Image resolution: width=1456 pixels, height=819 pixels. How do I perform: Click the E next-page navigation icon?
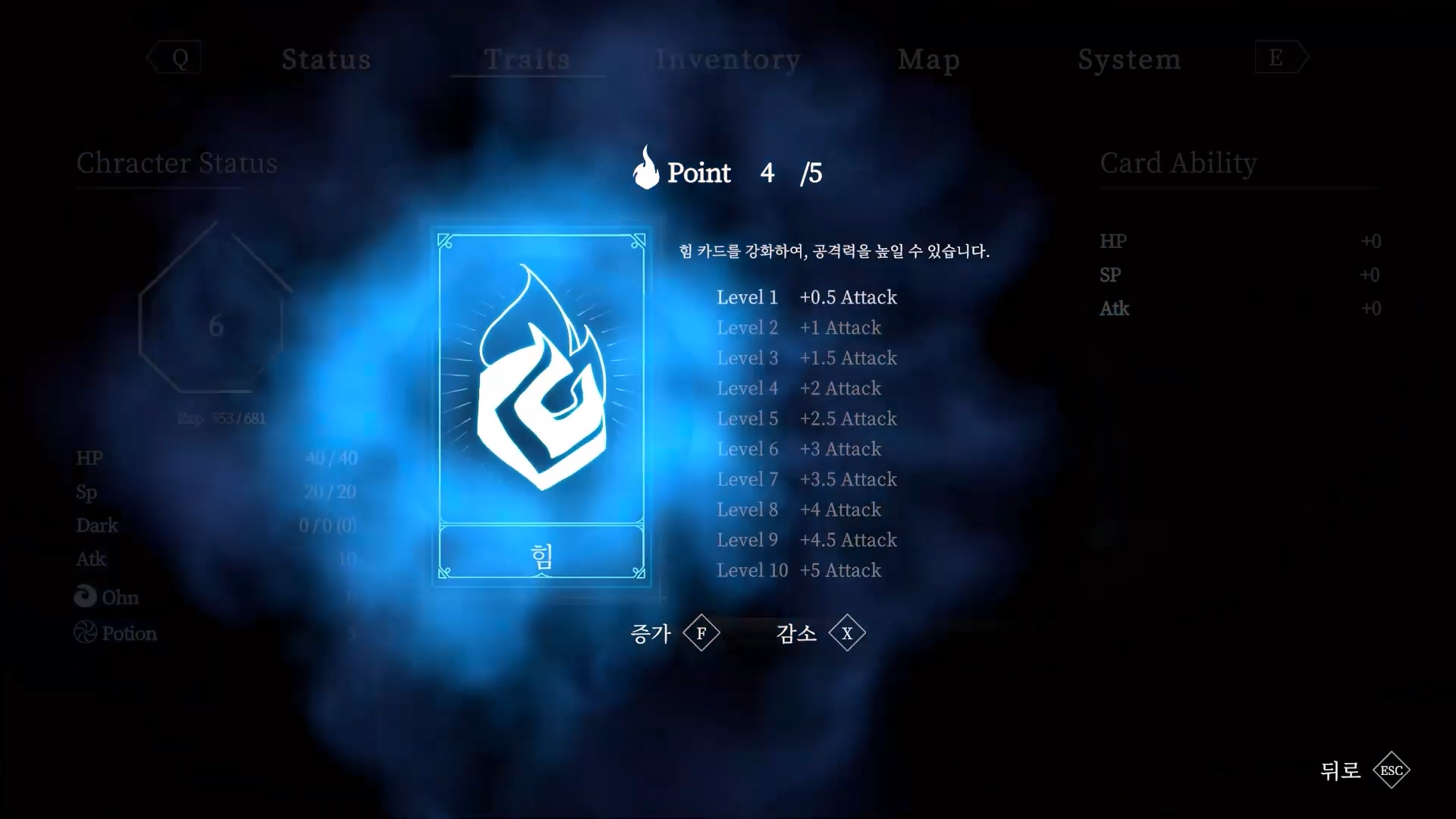tap(1276, 57)
